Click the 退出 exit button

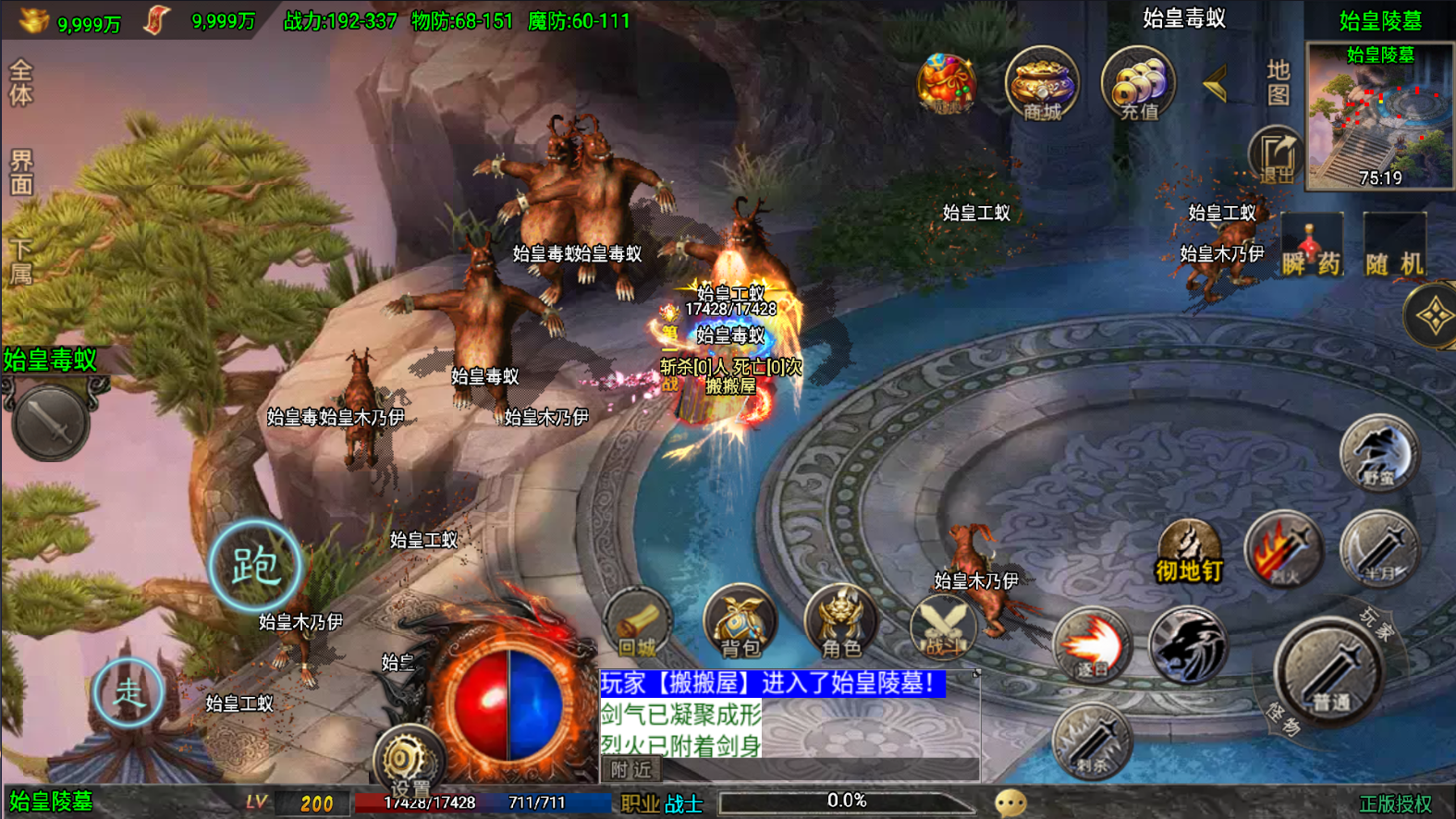pos(1277,155)
